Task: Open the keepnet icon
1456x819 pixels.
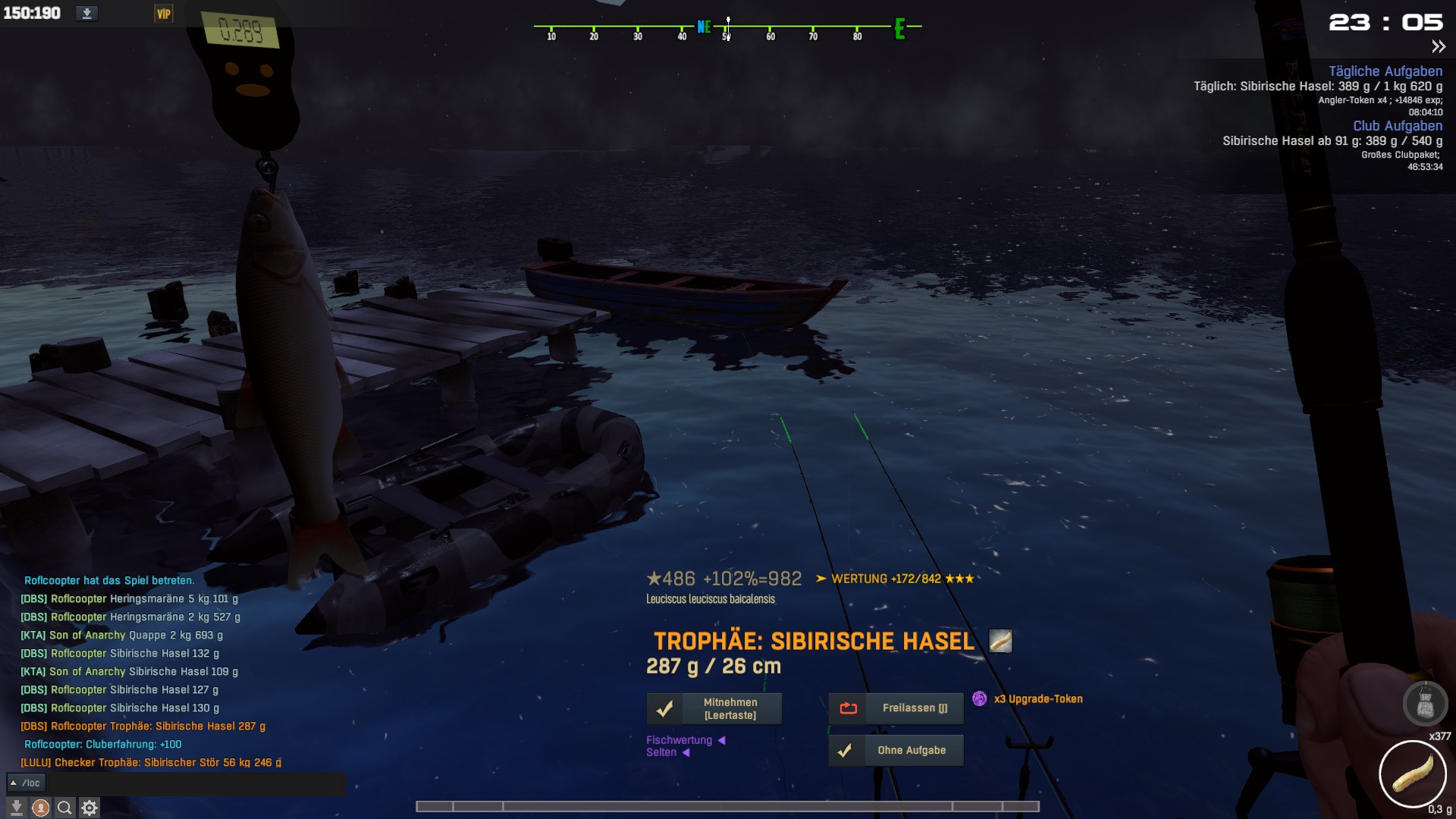Action: 1425,703
